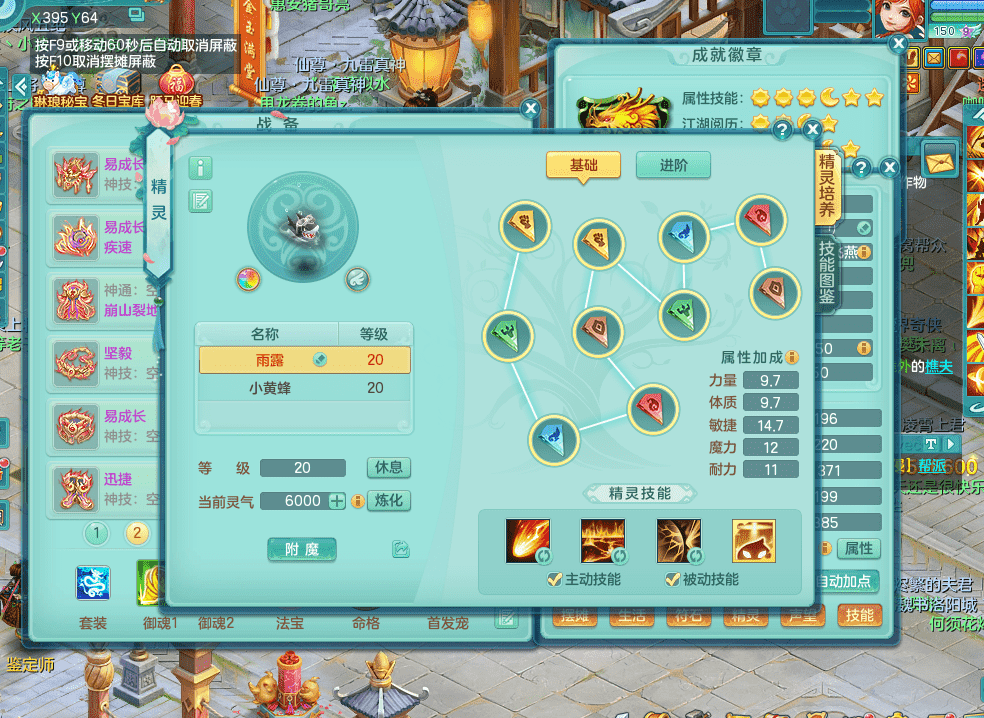The image size is (984, 718).
Task: Select the wings spirit skill icon
Action: coord(678,541)
